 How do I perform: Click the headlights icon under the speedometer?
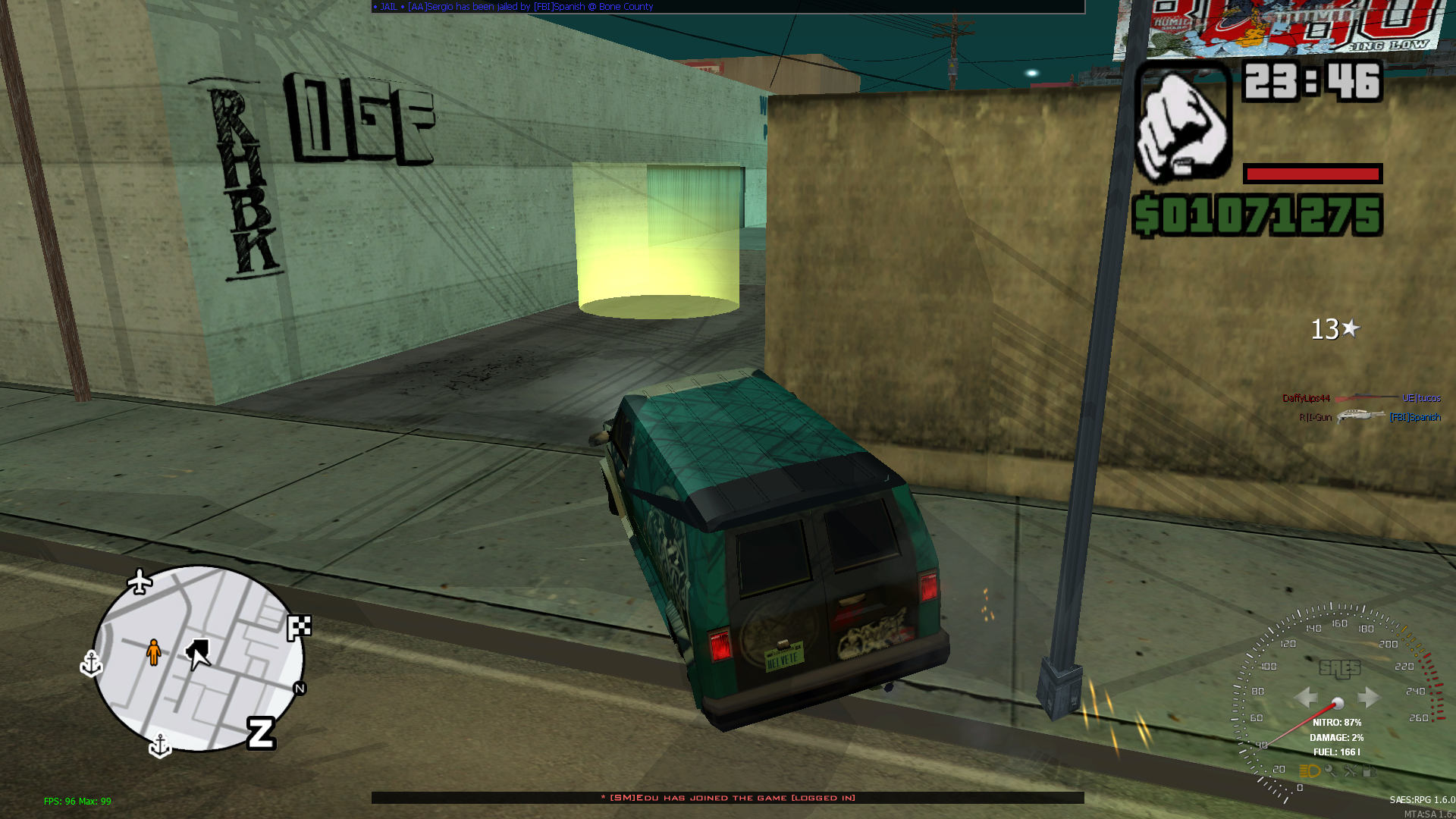1310,771
